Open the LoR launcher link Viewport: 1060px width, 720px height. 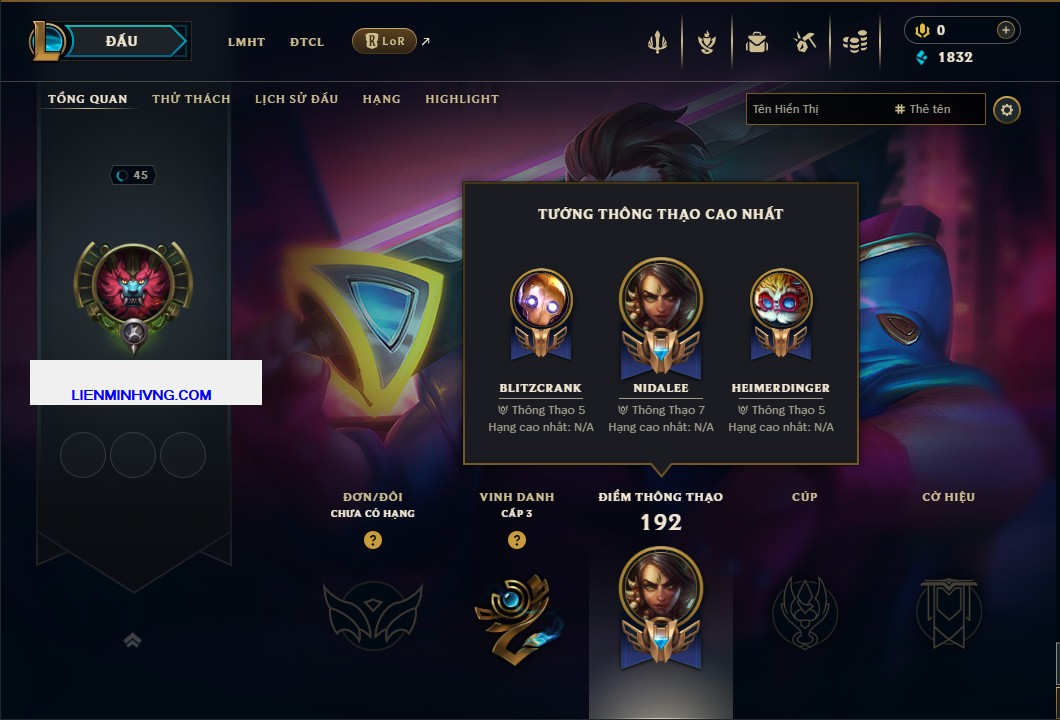click(x=385, y=41)
